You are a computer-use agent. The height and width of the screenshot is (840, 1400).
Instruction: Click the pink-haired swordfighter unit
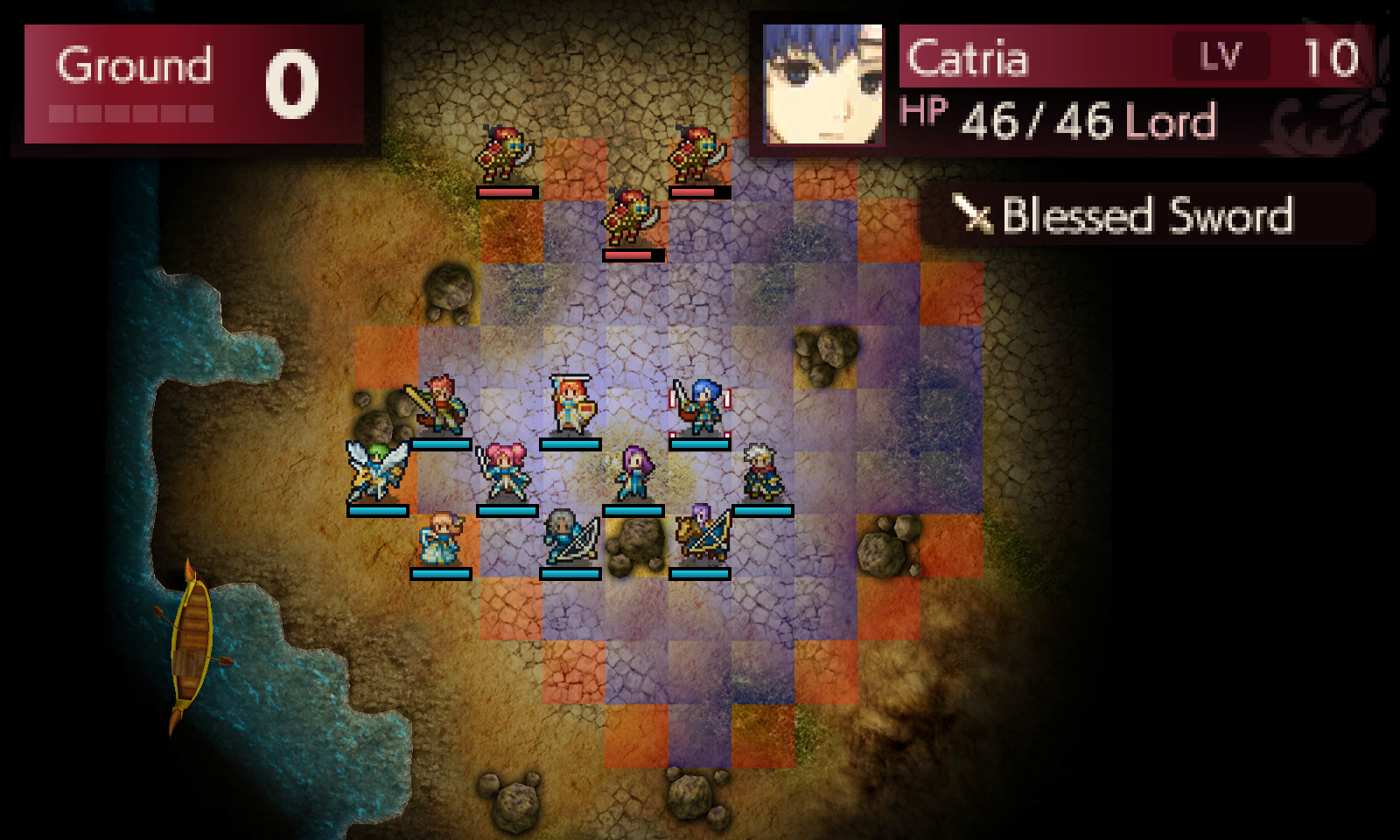(x=503, y=472)
